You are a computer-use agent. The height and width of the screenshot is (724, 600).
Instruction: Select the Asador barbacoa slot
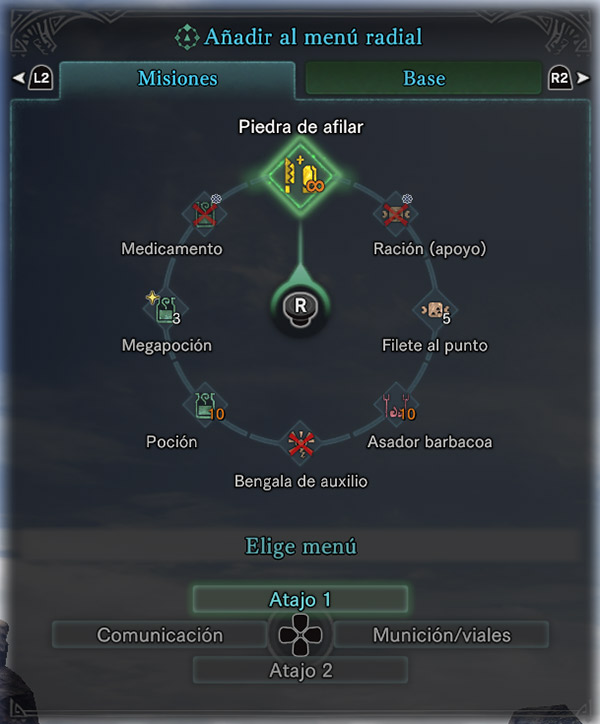[x=394, y=404]
